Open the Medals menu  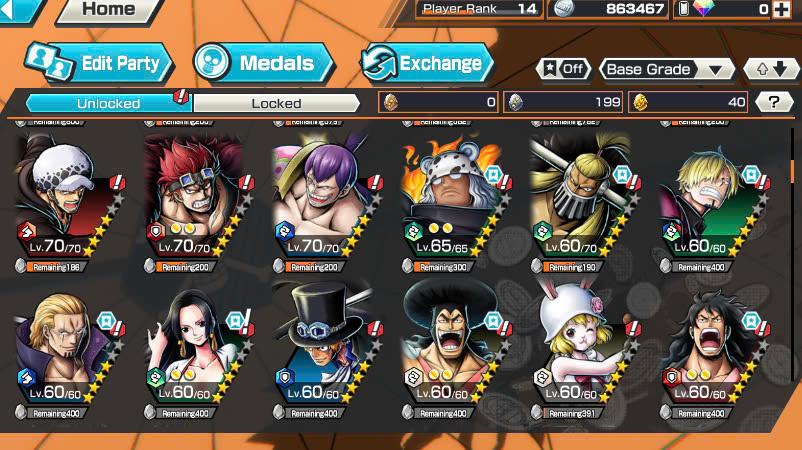[x=255, y=63]
